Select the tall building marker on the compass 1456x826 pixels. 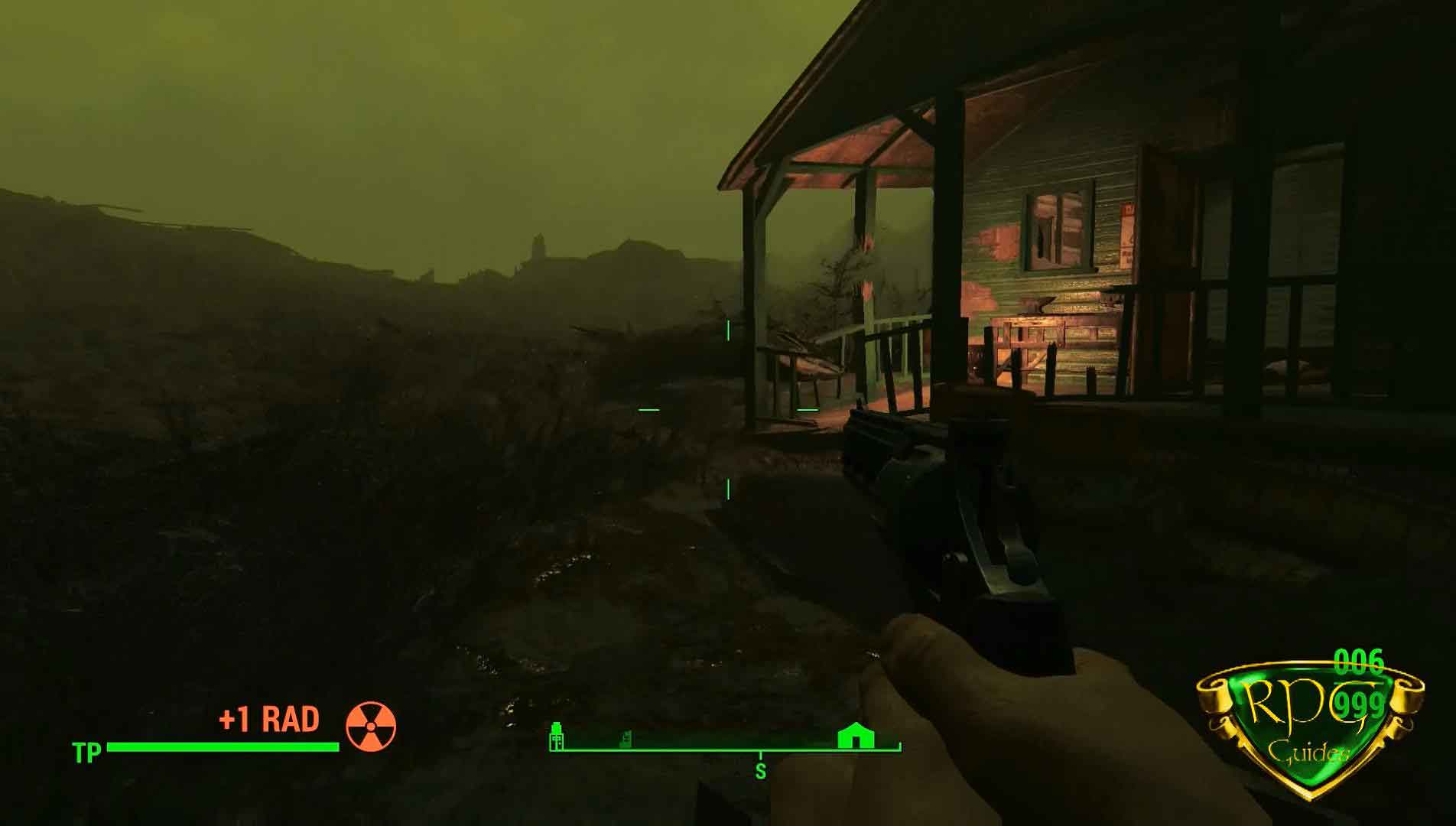[557, 737]
